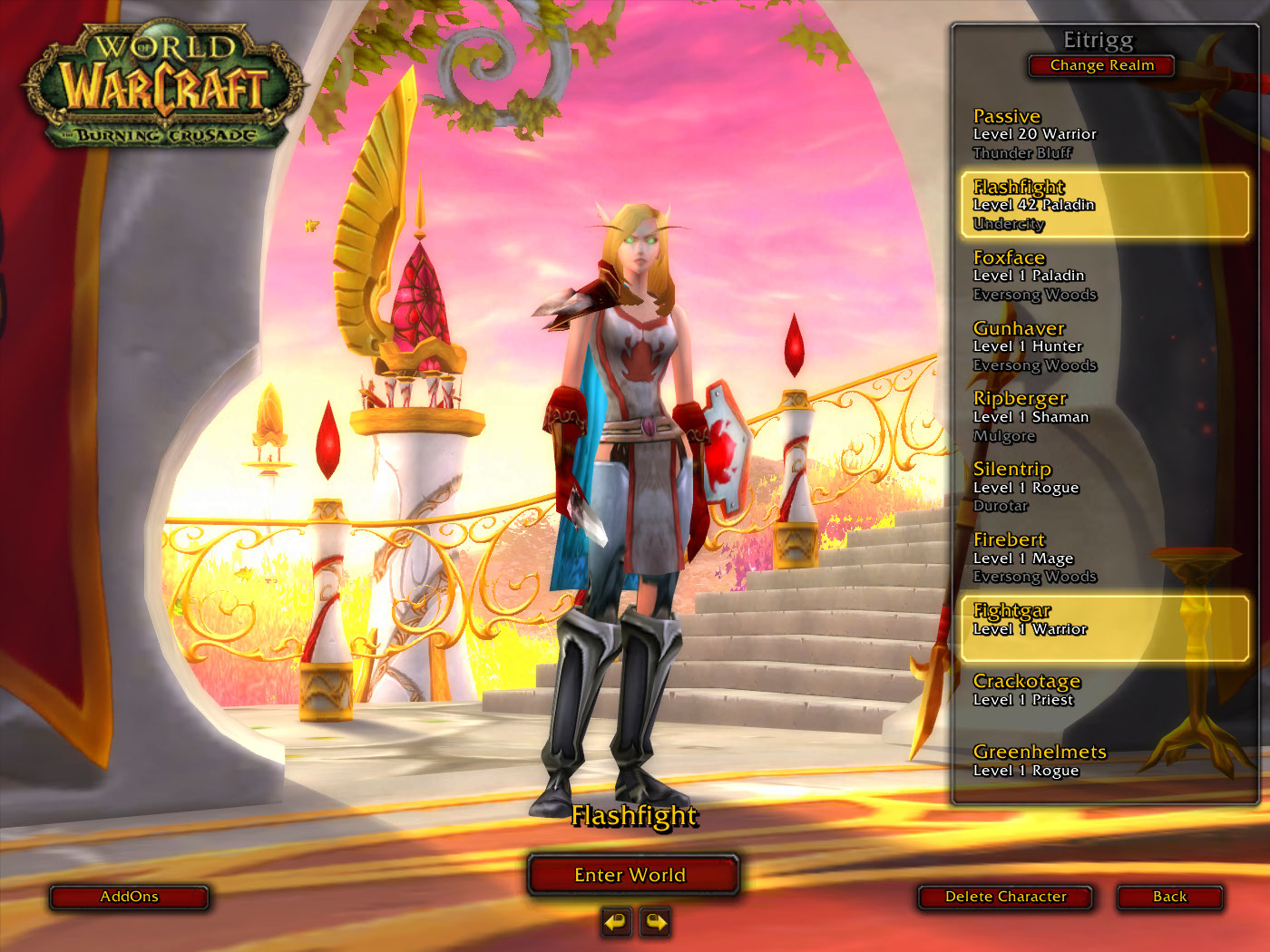The width and height of the screenshot is (1270, 952).
Task: Select Passive, the level 20 Warrior
Action: (1103, 134)
